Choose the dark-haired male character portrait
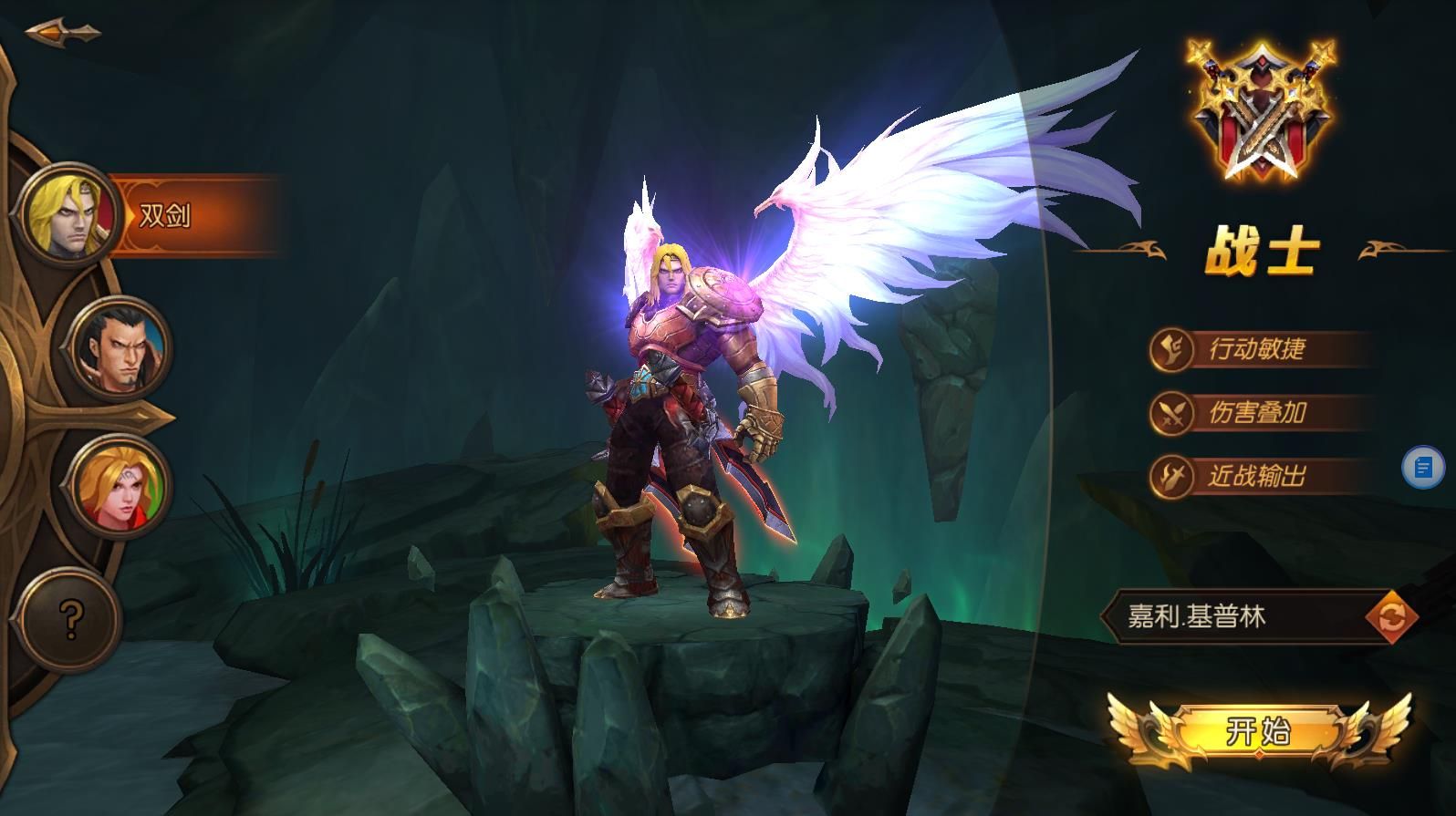 coord(120,347)
